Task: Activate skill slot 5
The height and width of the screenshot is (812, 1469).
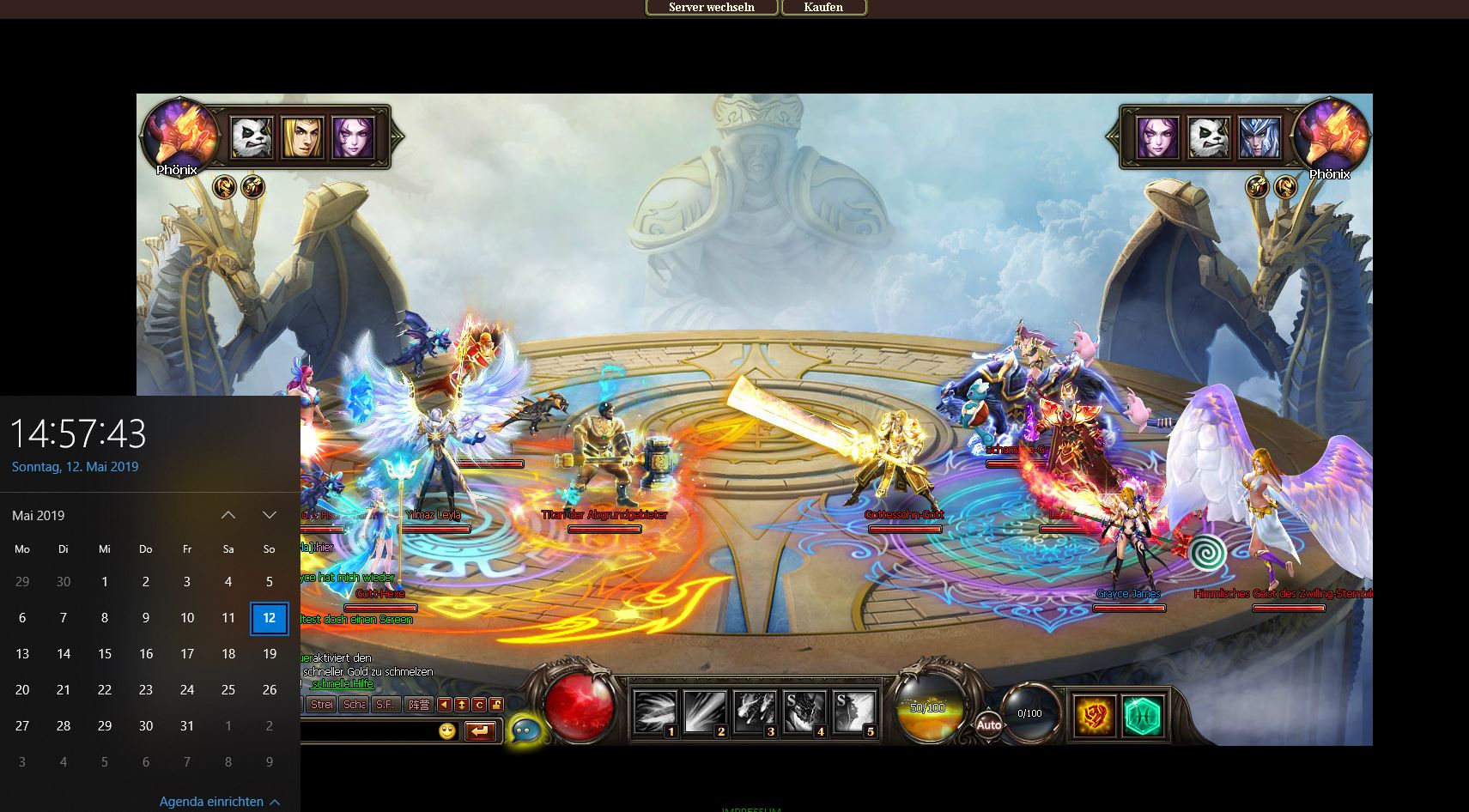Action: (x=854, y=712)
